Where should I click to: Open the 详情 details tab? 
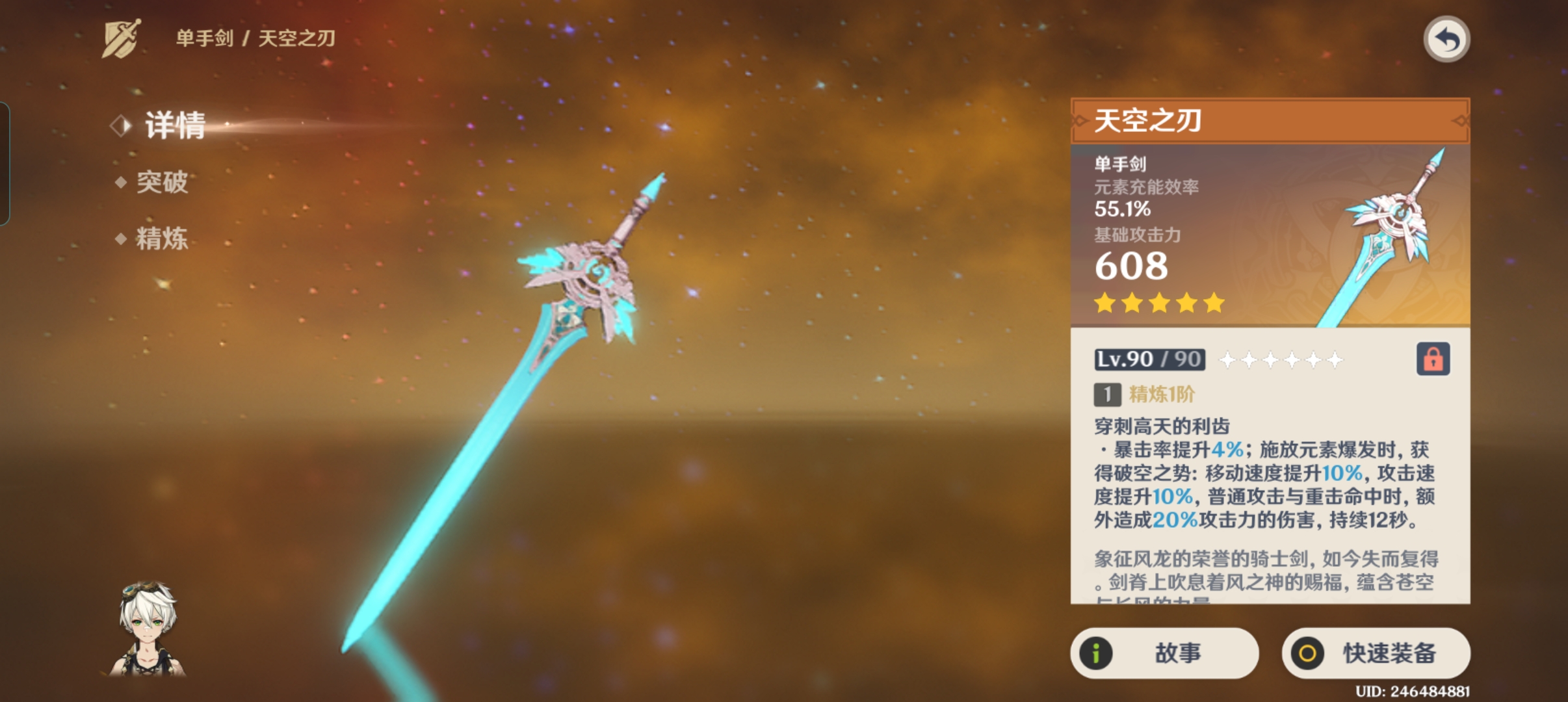(x=174, y=125)
